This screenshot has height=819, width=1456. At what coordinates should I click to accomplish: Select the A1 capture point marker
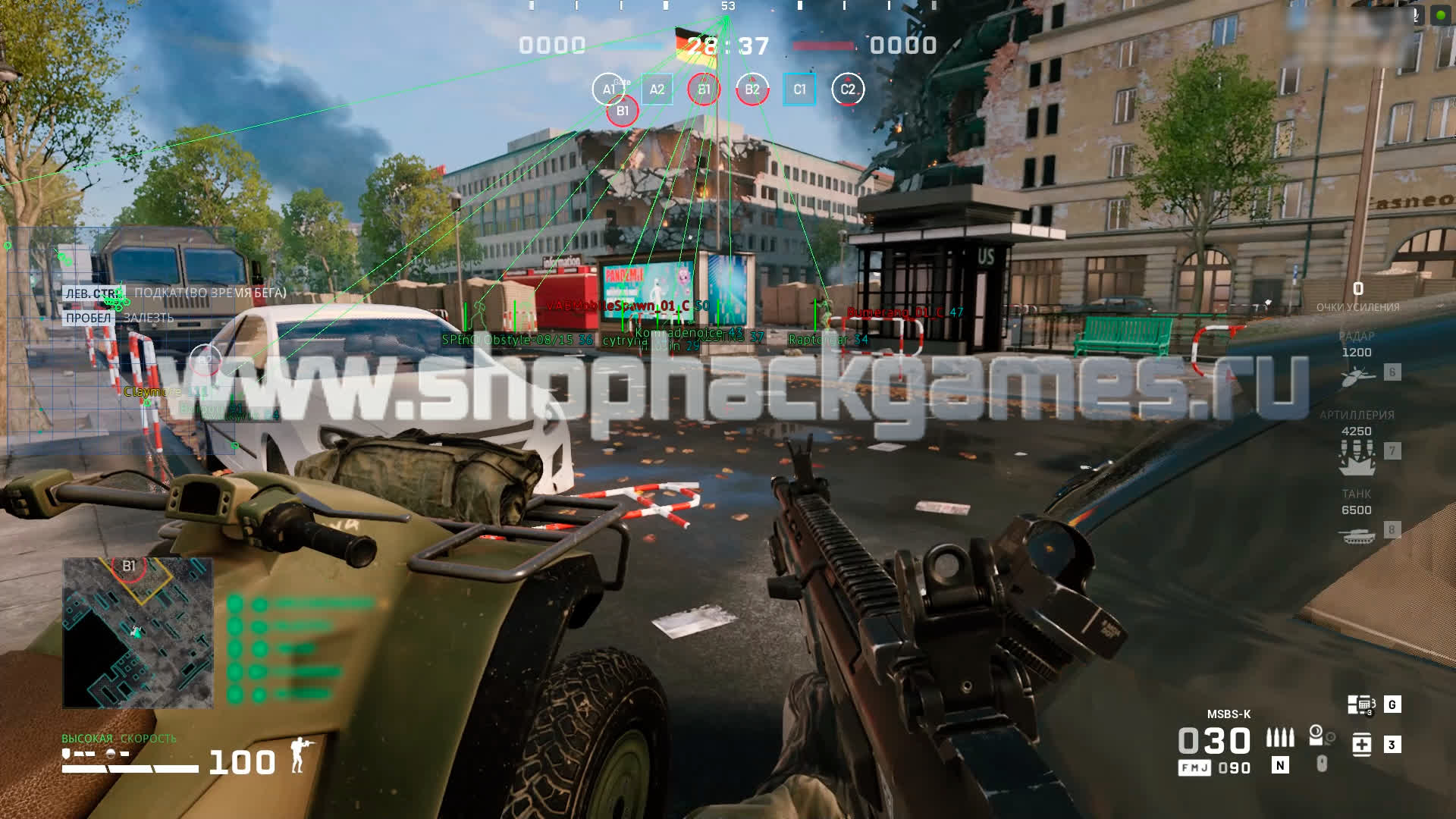(608, 89)
